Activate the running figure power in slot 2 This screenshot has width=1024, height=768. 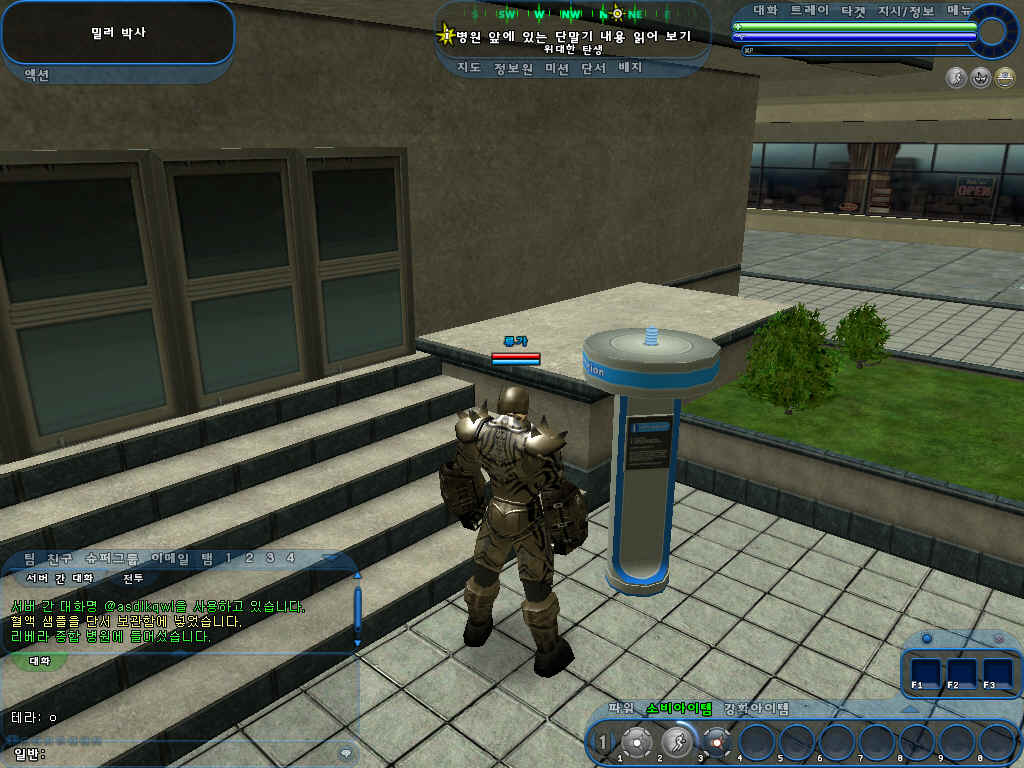pyautogui.click(x=675, y=742)
